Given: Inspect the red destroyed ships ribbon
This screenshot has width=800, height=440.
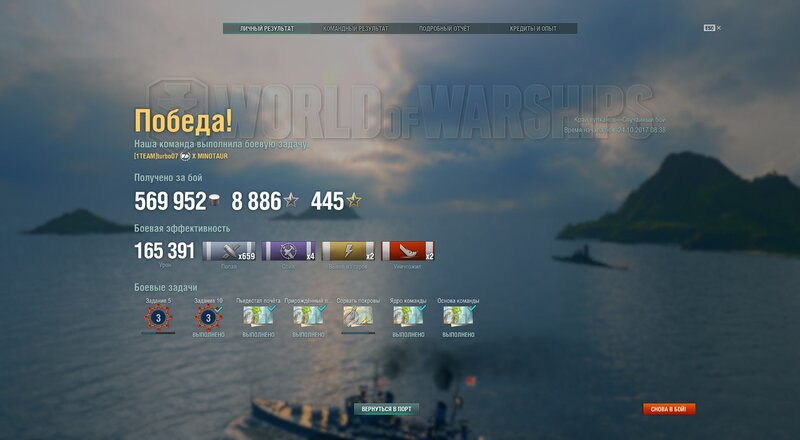Looking at the screenshot, I should pyautogui.click(x=407, y=252).
